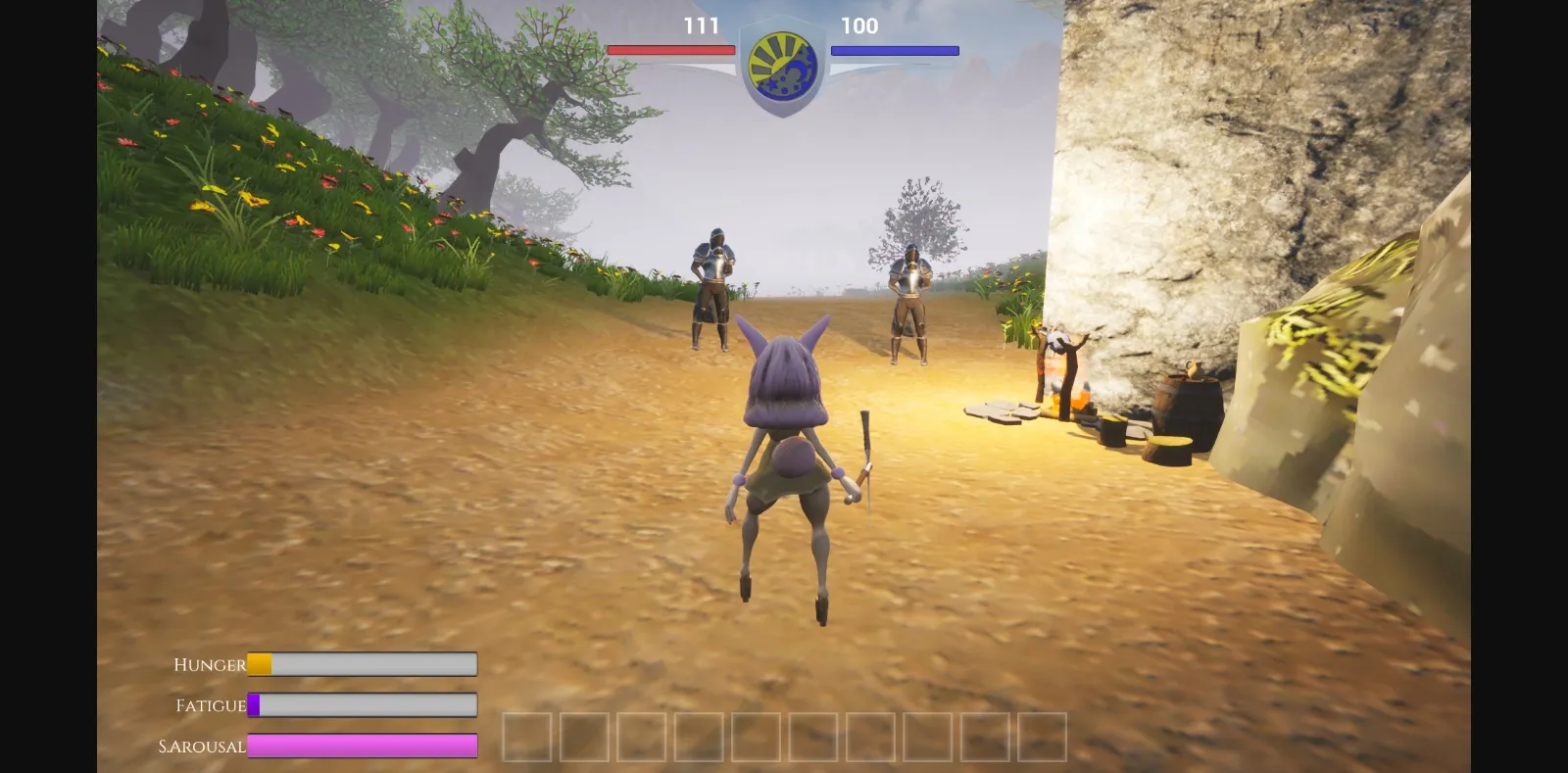Click the filled S.Arousal bar
Viewport: 1568px width, 773px height.
click(363, 747)
